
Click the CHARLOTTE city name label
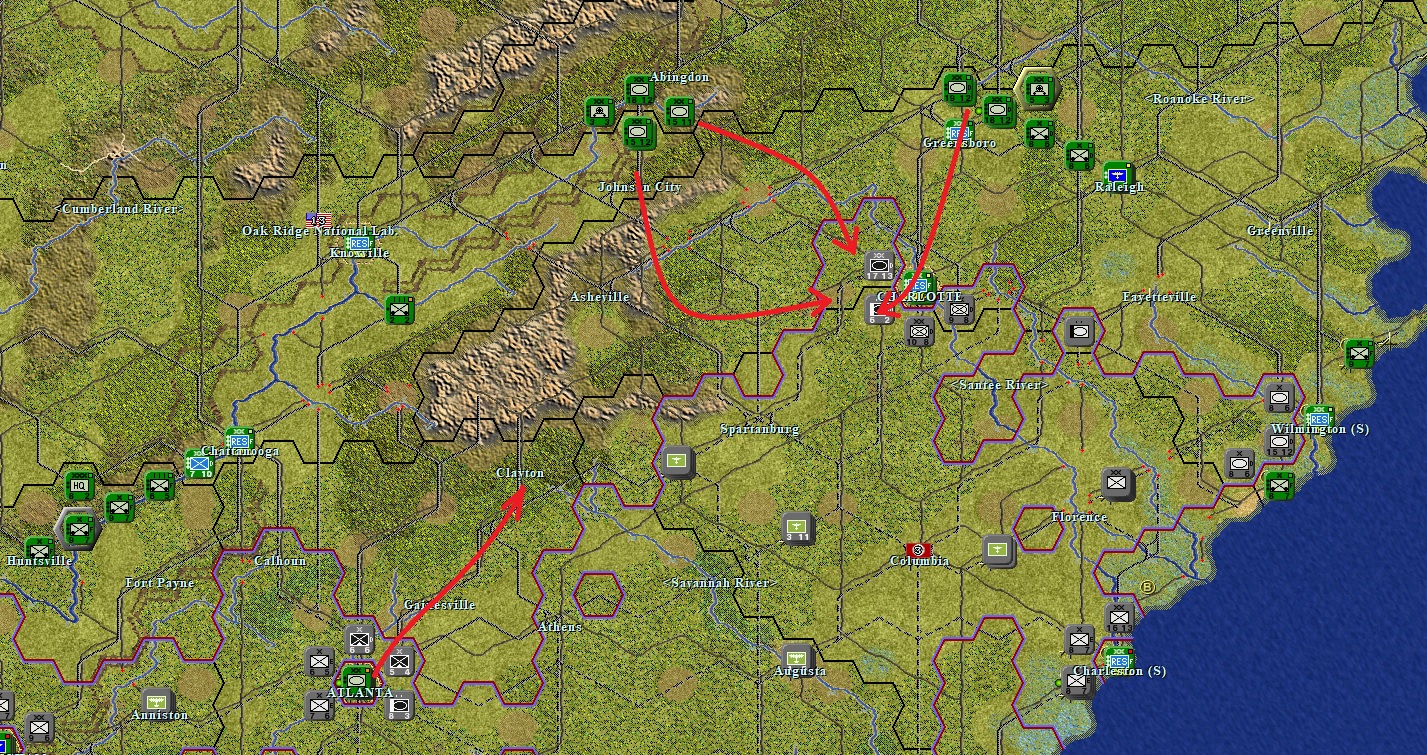[x=920, y=297]
